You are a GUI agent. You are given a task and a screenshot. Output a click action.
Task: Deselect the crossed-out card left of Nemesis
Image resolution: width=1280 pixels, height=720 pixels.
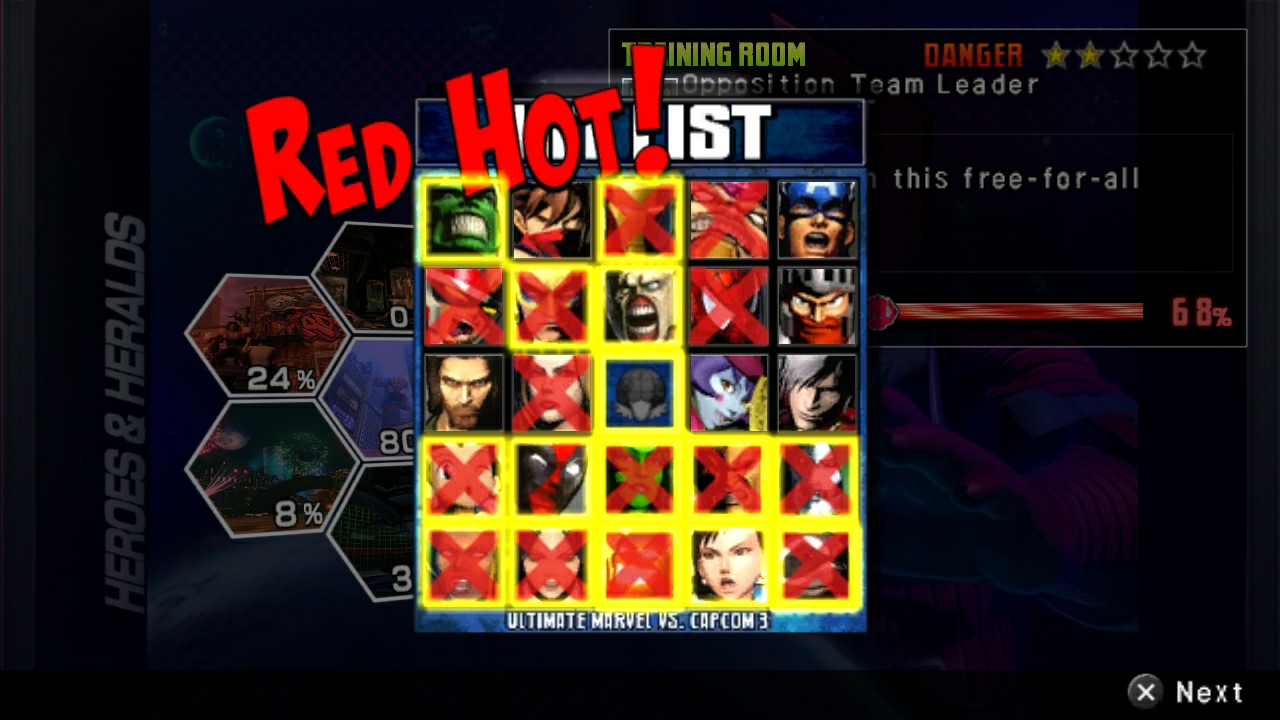click(x=551, y=307)
